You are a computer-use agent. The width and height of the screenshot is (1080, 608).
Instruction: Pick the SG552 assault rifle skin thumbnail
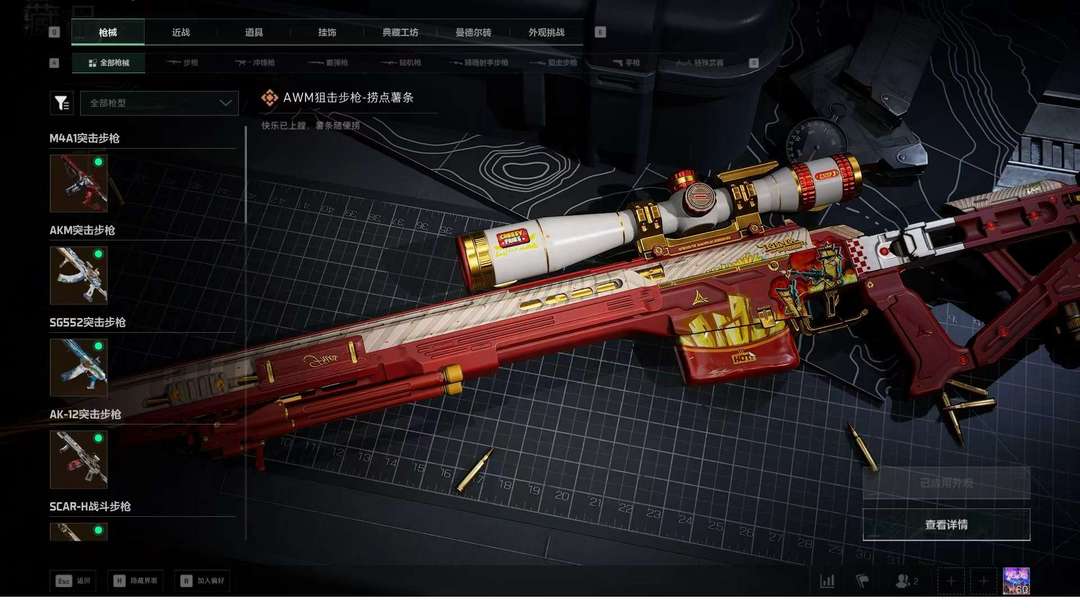coord(79,367)
